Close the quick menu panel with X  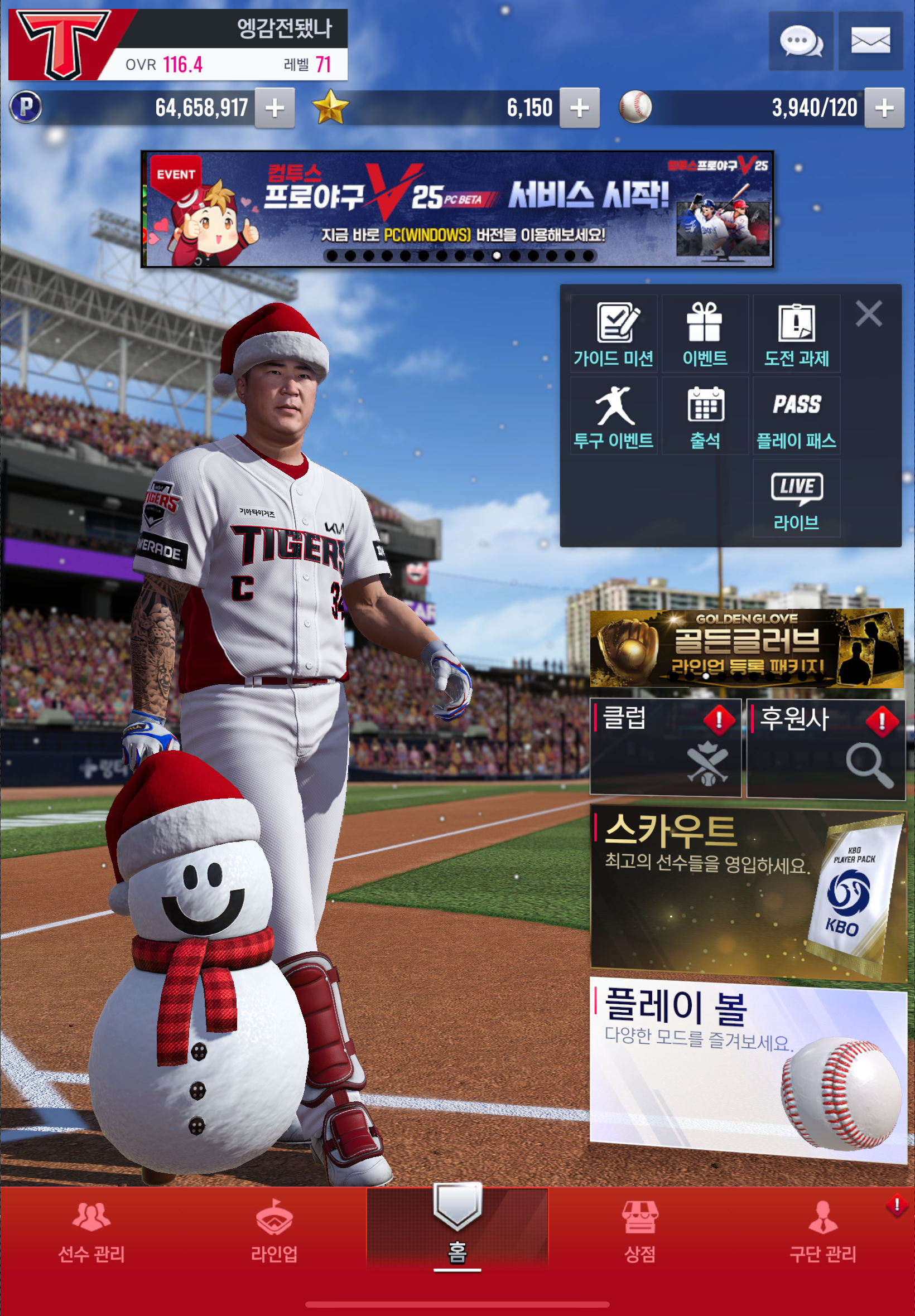click(x=868, y=314)
